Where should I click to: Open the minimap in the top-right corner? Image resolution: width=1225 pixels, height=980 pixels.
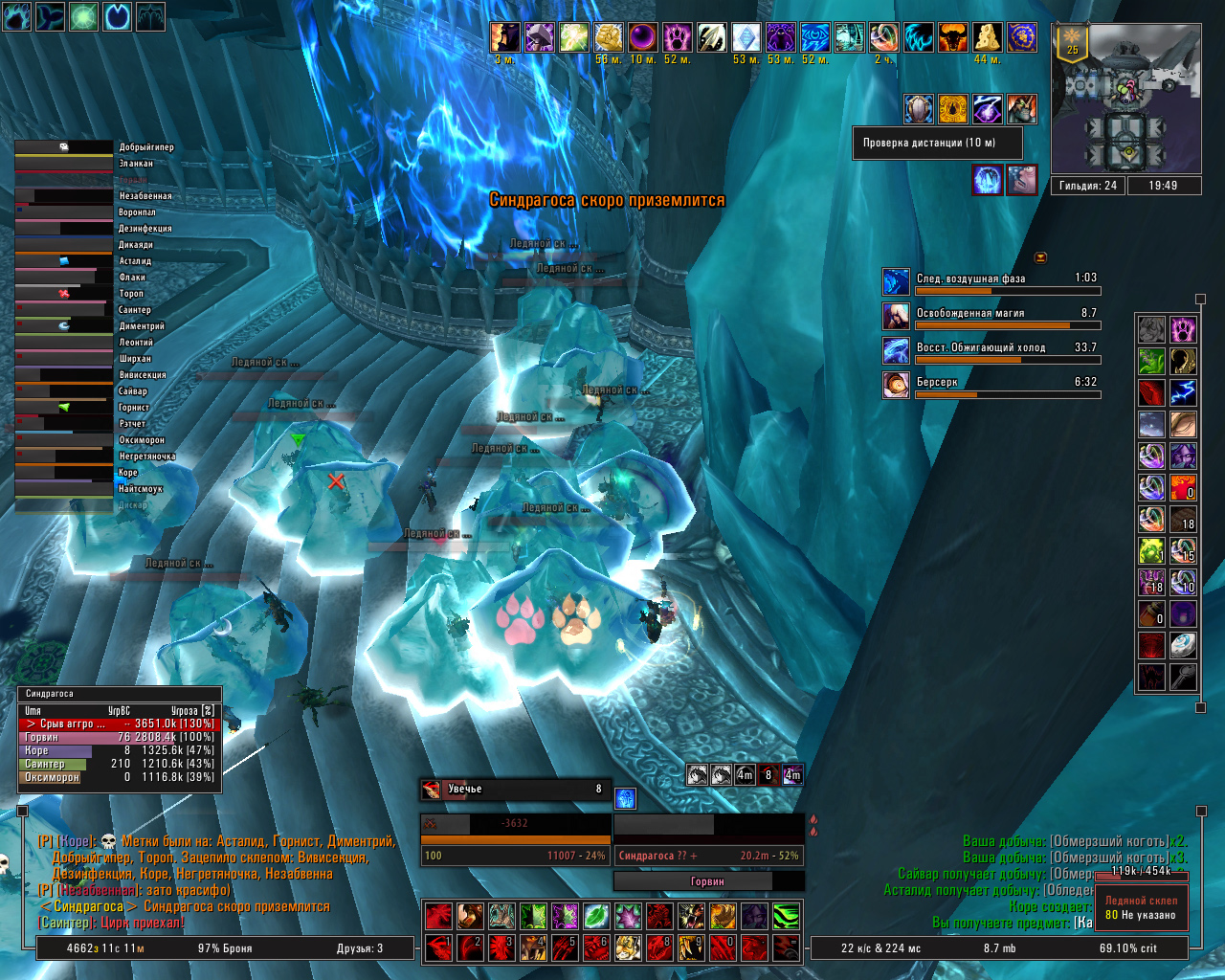[1126, 99]
